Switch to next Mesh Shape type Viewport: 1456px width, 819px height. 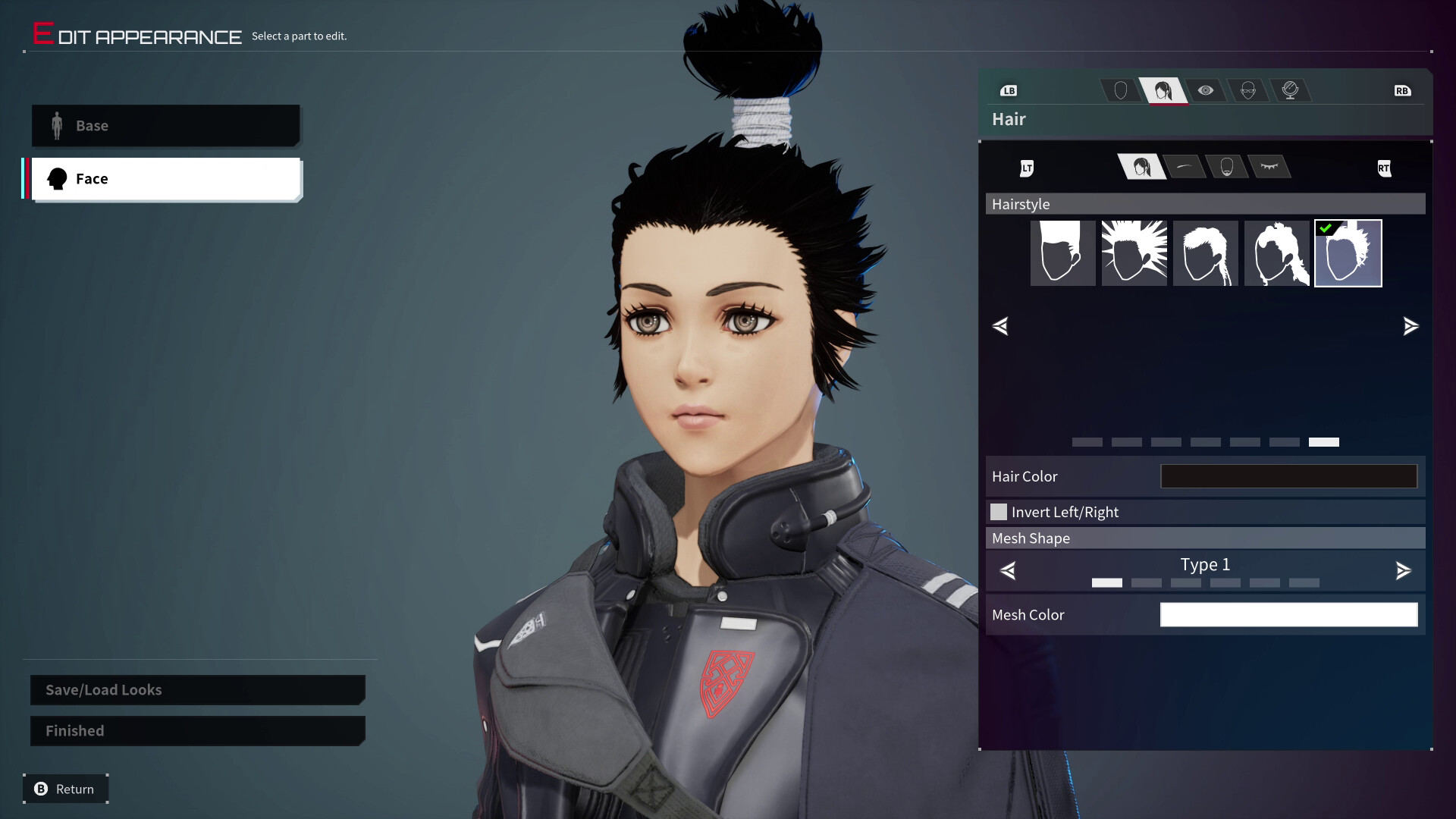pyautogui.click(x=1403, y=570)
